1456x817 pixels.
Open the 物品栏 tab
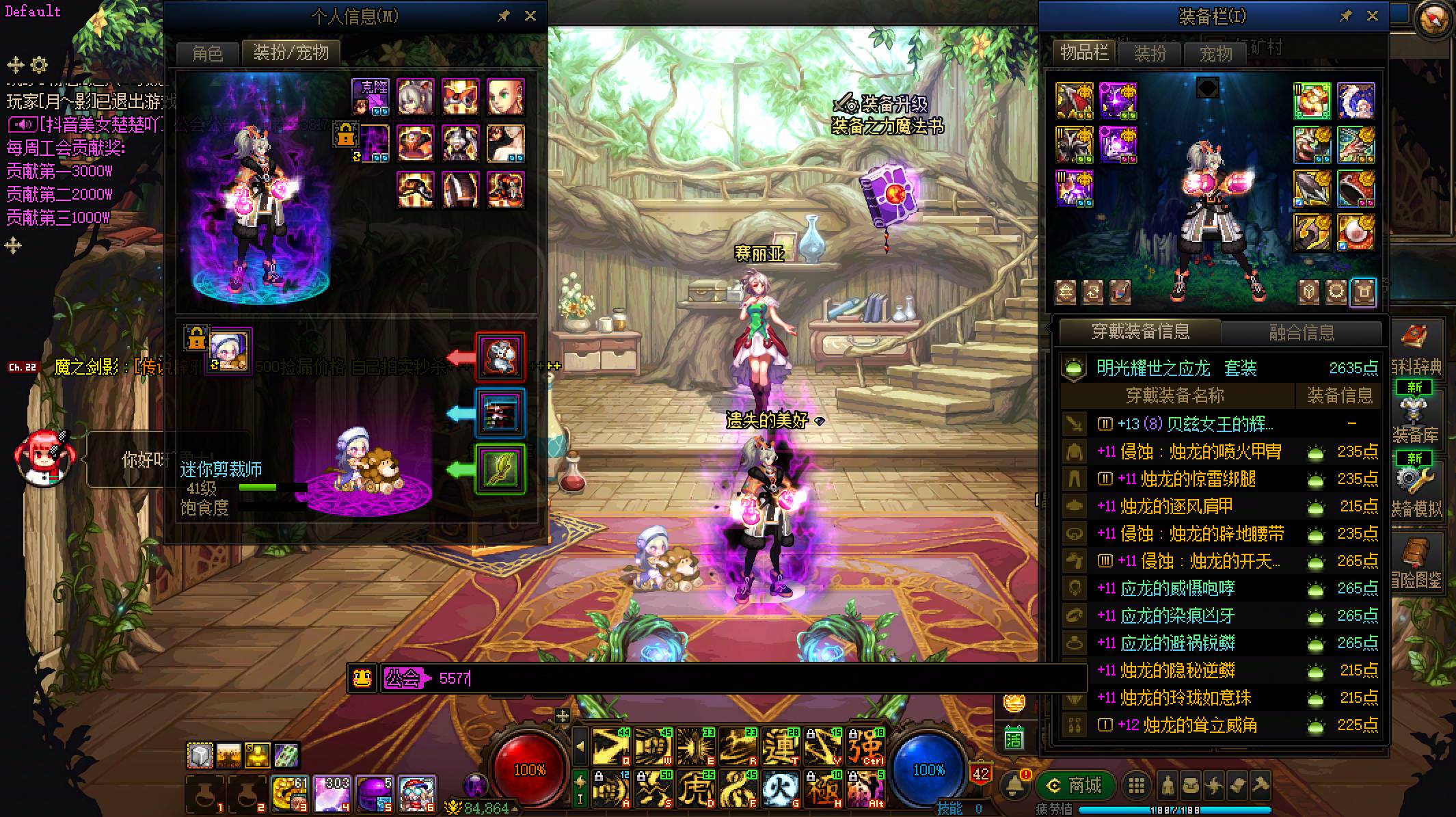point(1083,53)
